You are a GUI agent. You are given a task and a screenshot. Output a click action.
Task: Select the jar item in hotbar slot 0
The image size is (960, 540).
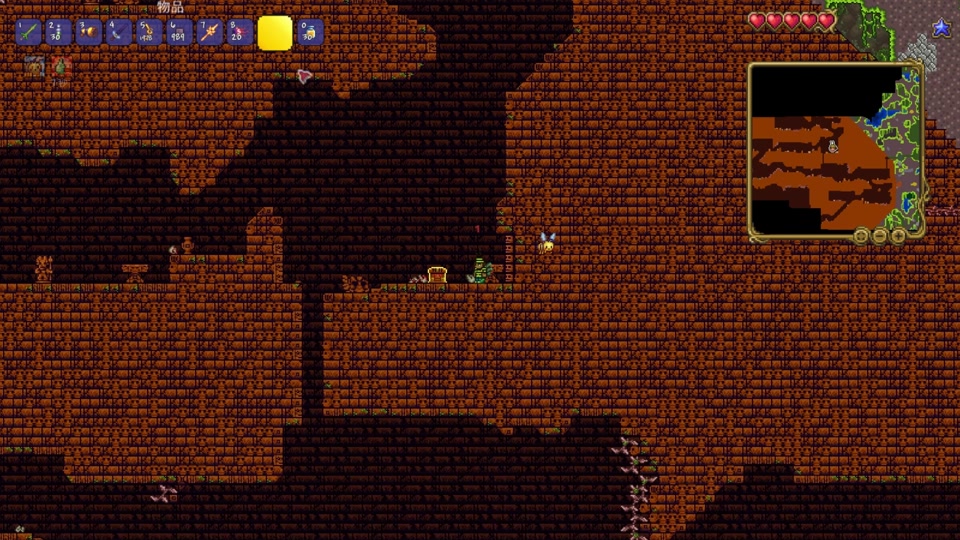(x=310, y=32)
